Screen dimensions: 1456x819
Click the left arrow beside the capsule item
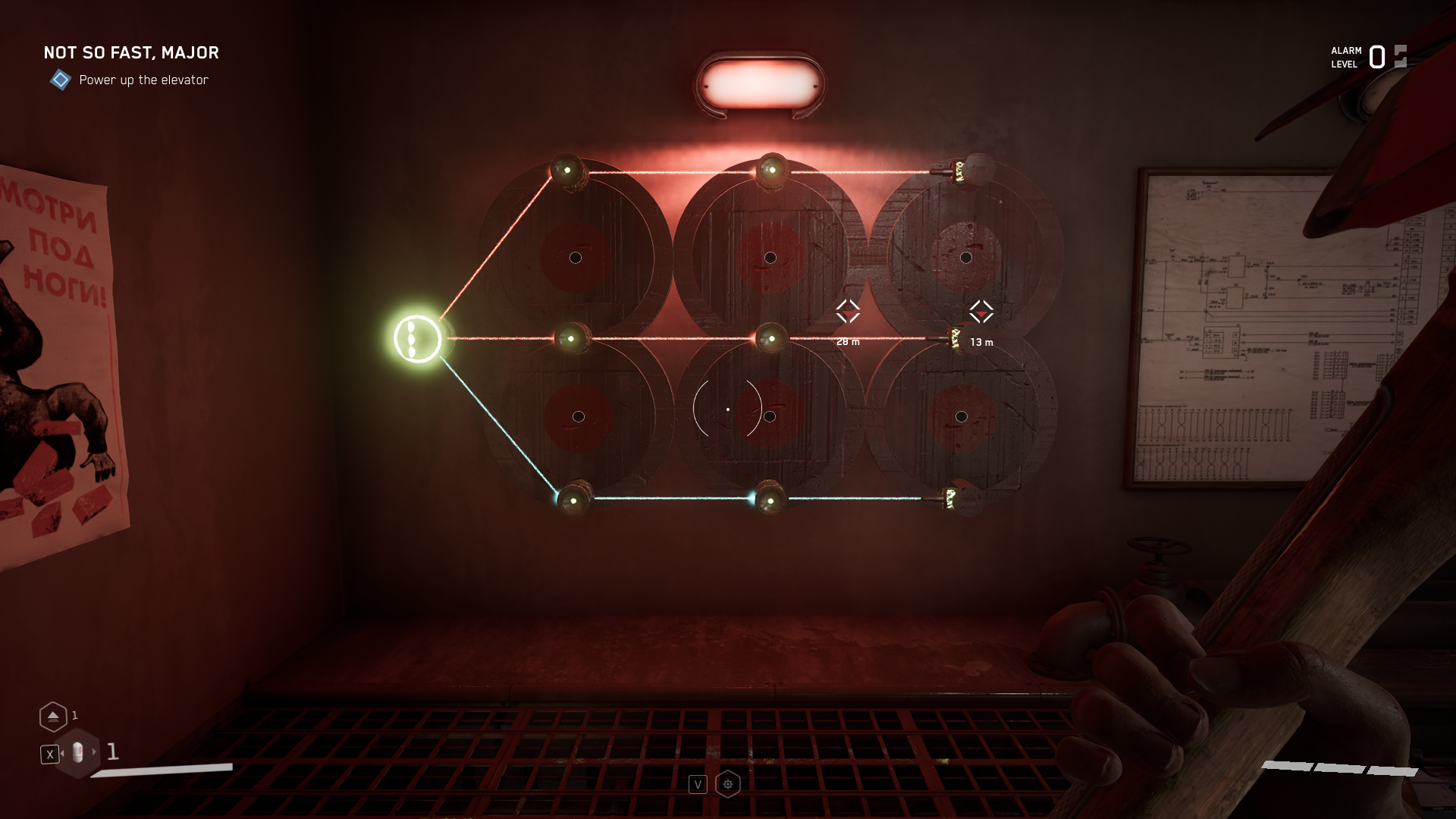pos(64,754)
